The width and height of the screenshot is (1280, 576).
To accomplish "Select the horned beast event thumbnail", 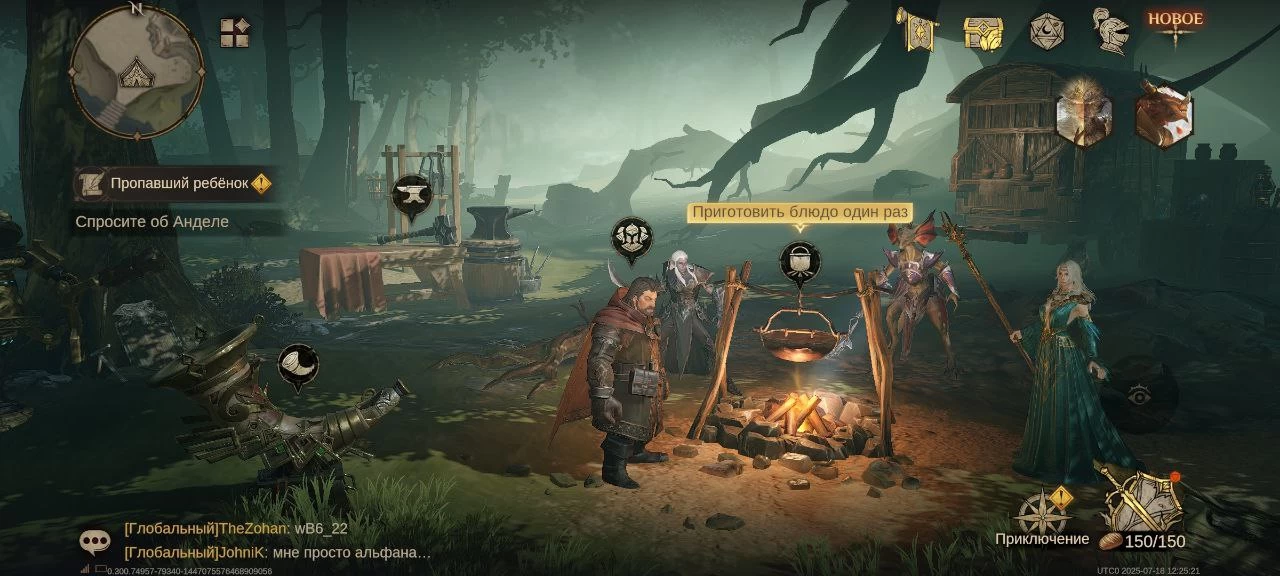I will pyautogui.click(x=1163, y=113).
